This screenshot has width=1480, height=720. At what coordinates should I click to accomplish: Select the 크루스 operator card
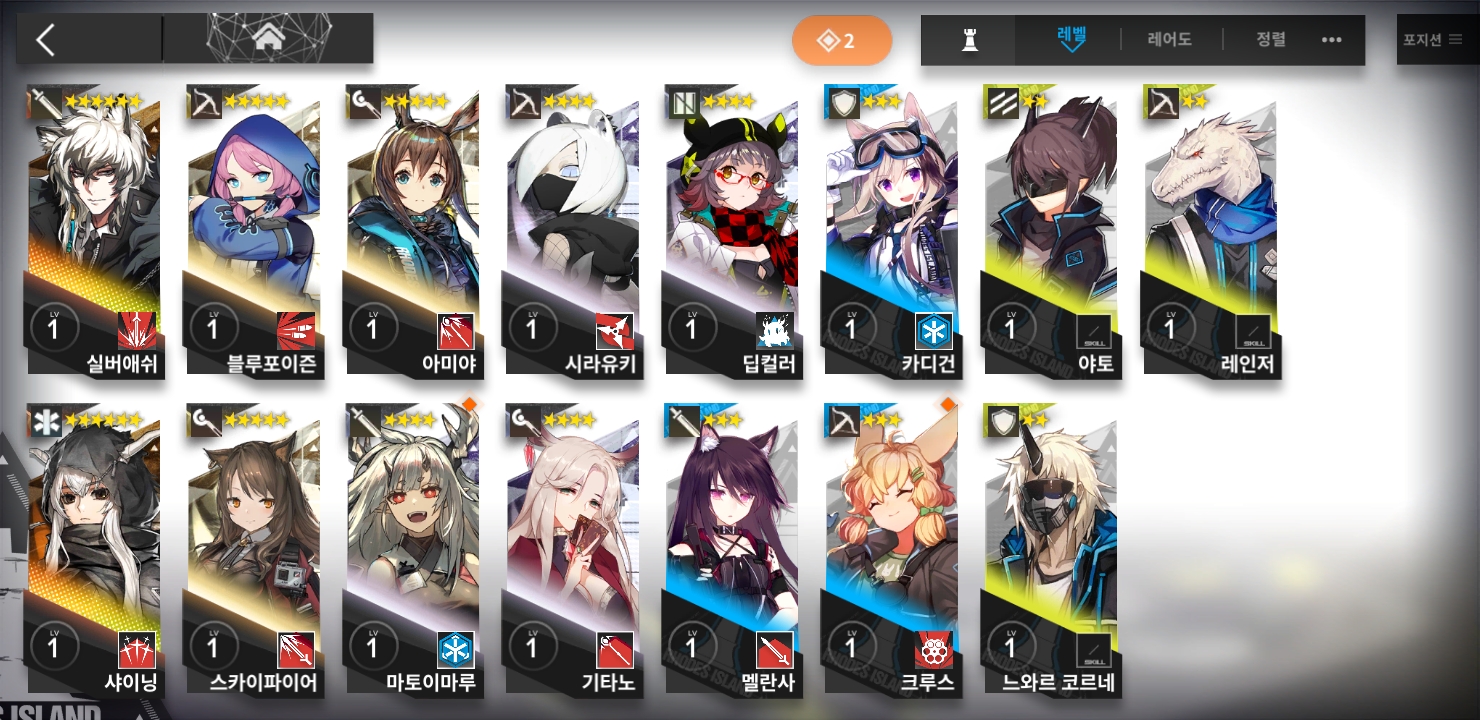pyautogui.click(x=891, y=550)
